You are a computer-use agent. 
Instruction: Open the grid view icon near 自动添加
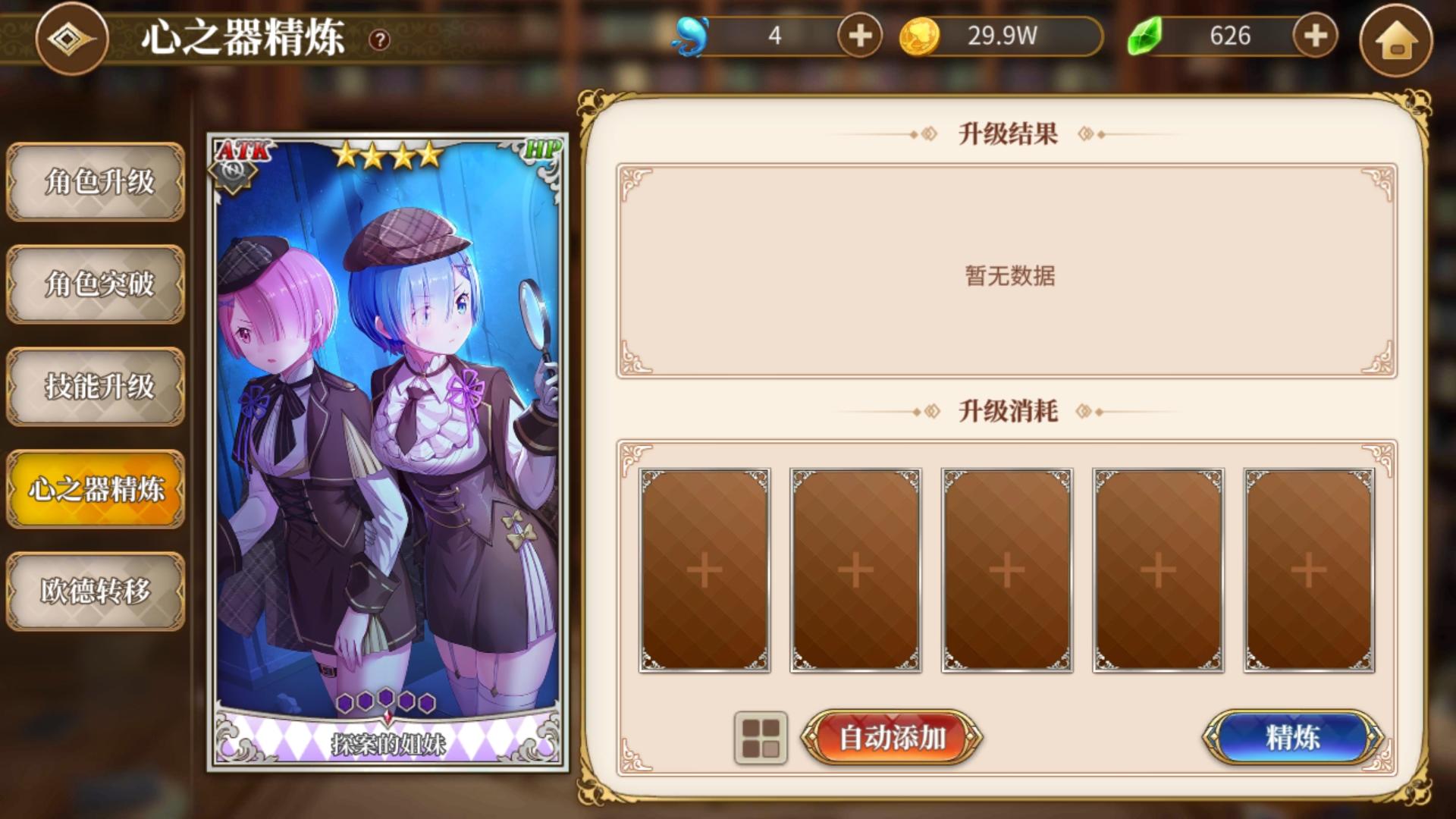click(762, 736)
